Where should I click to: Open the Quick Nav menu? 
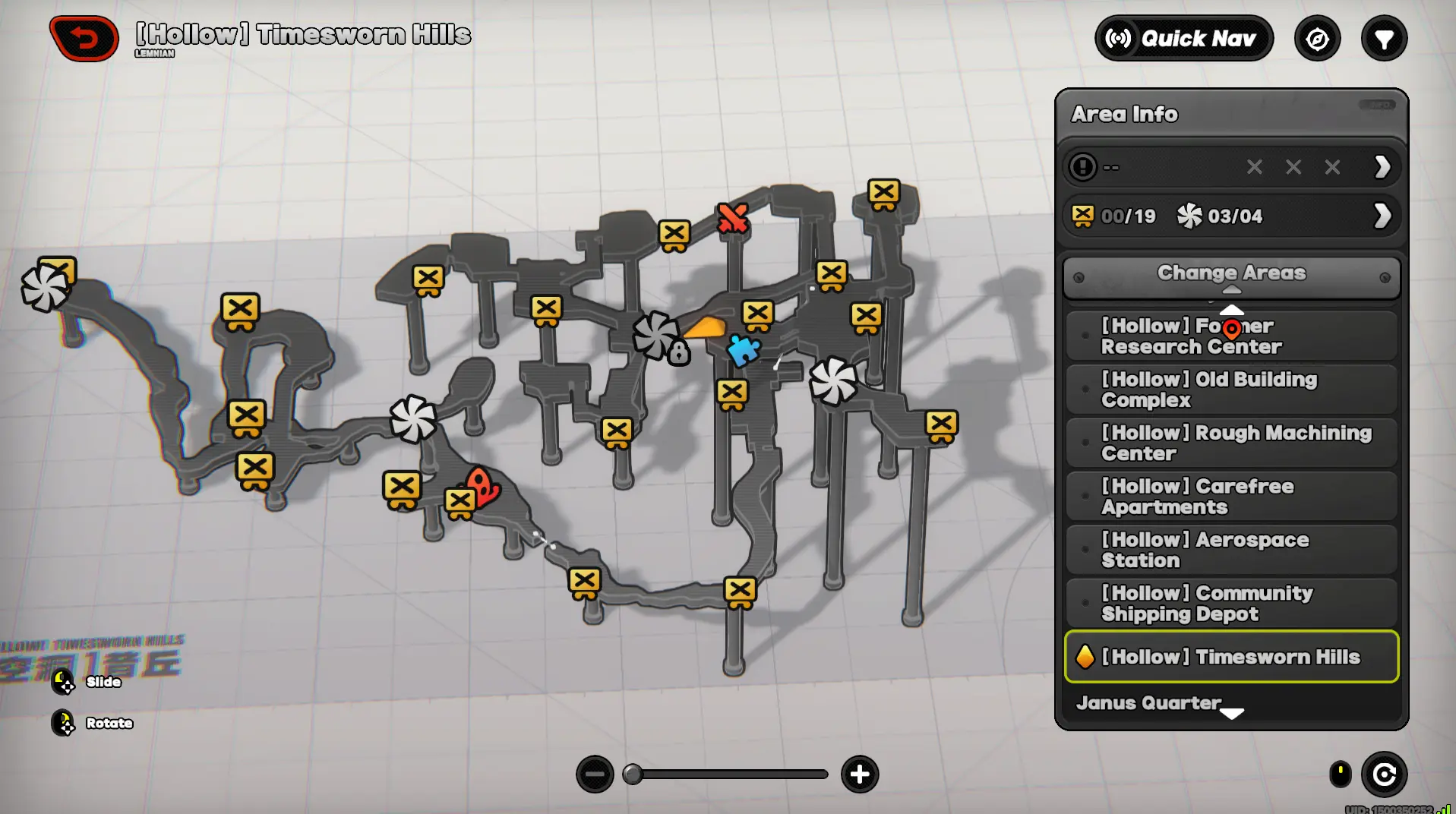pyautogui.click(x=1183, y=38)
